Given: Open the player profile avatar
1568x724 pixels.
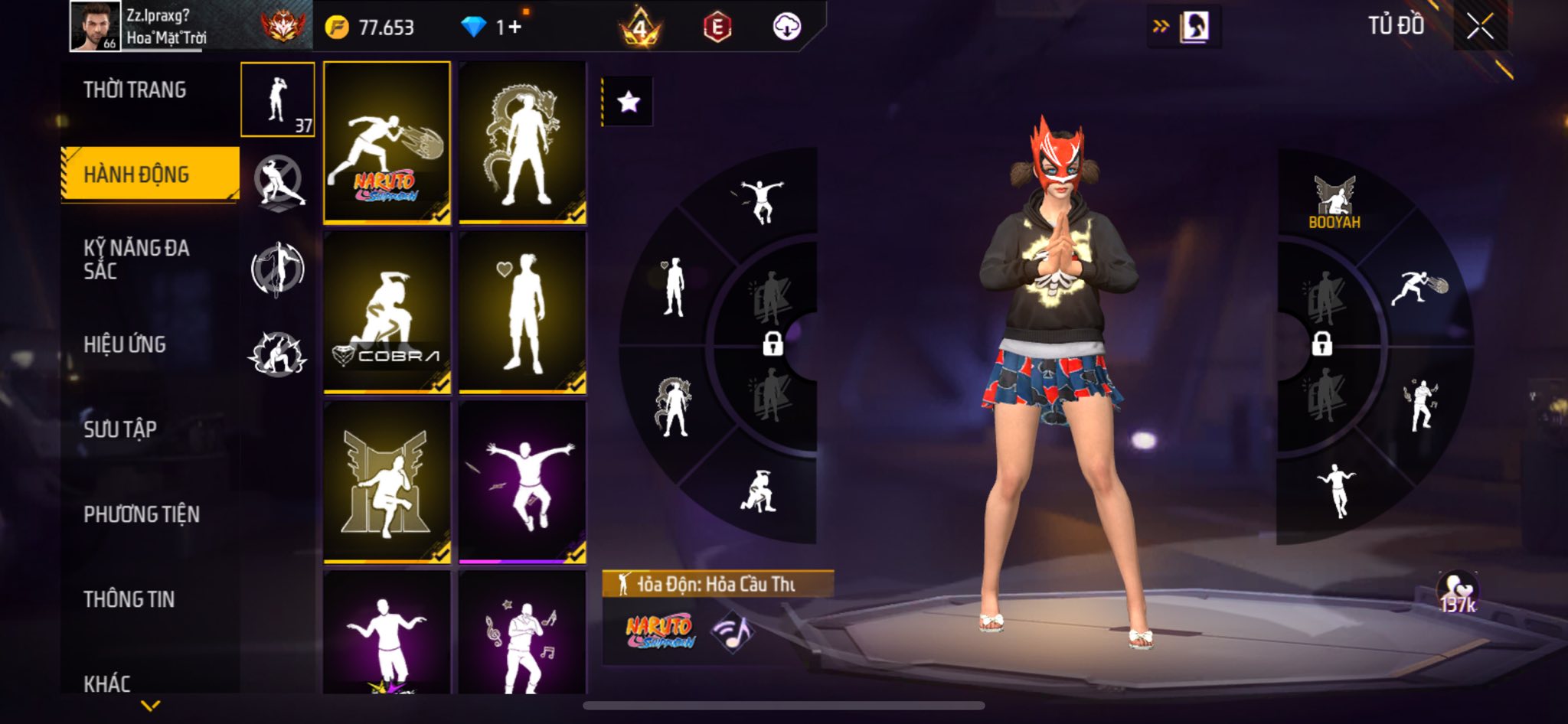Looking at the screenshot, I should (95, 26).
